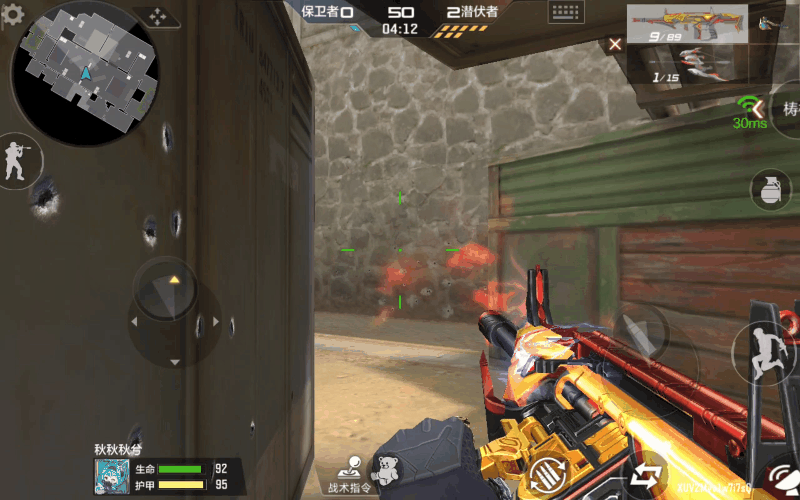Reload using the bullets reload button
Screen dimensions: 800x500
(x=548, y=474)
